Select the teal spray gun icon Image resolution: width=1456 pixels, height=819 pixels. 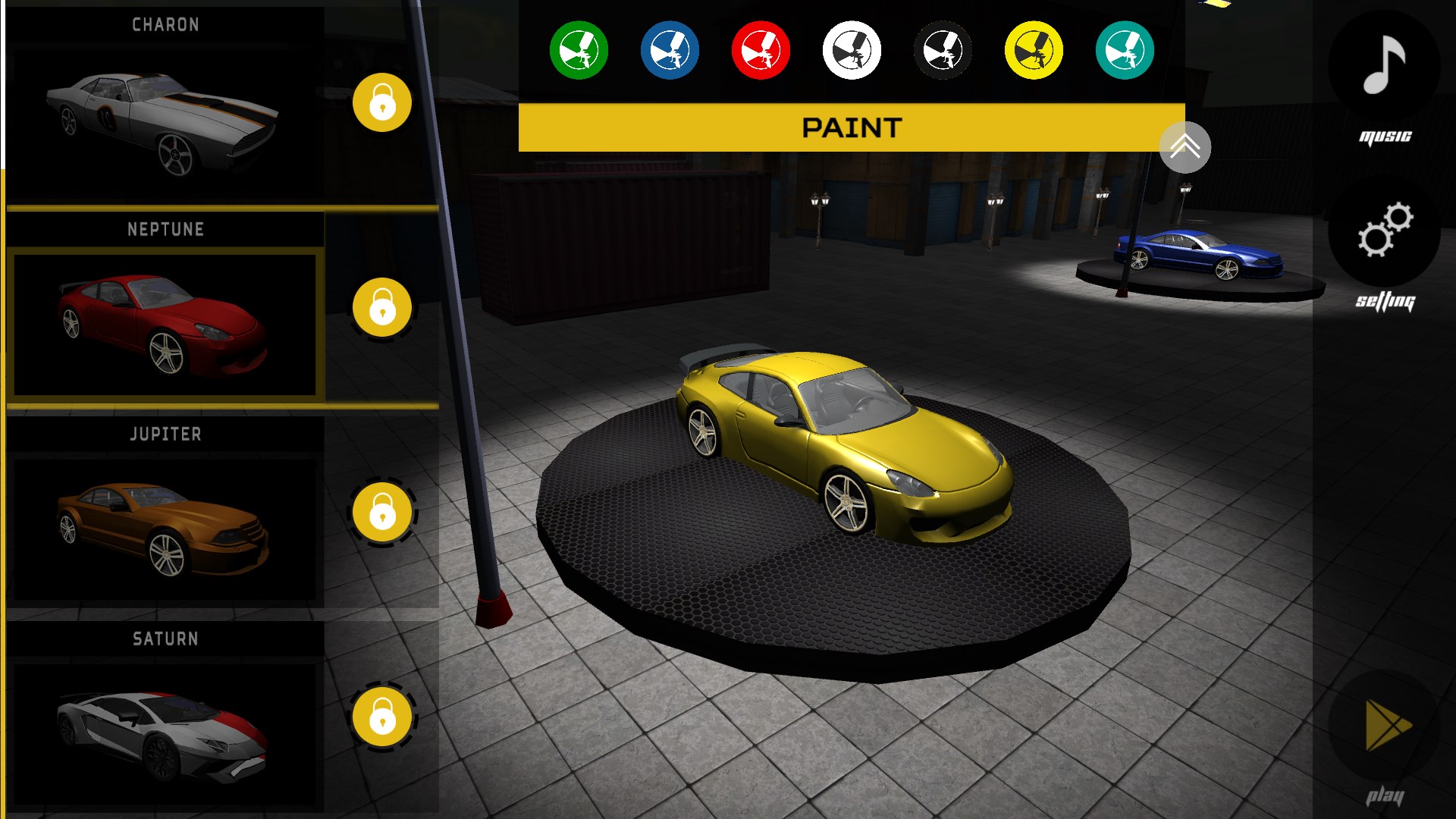1123,49
